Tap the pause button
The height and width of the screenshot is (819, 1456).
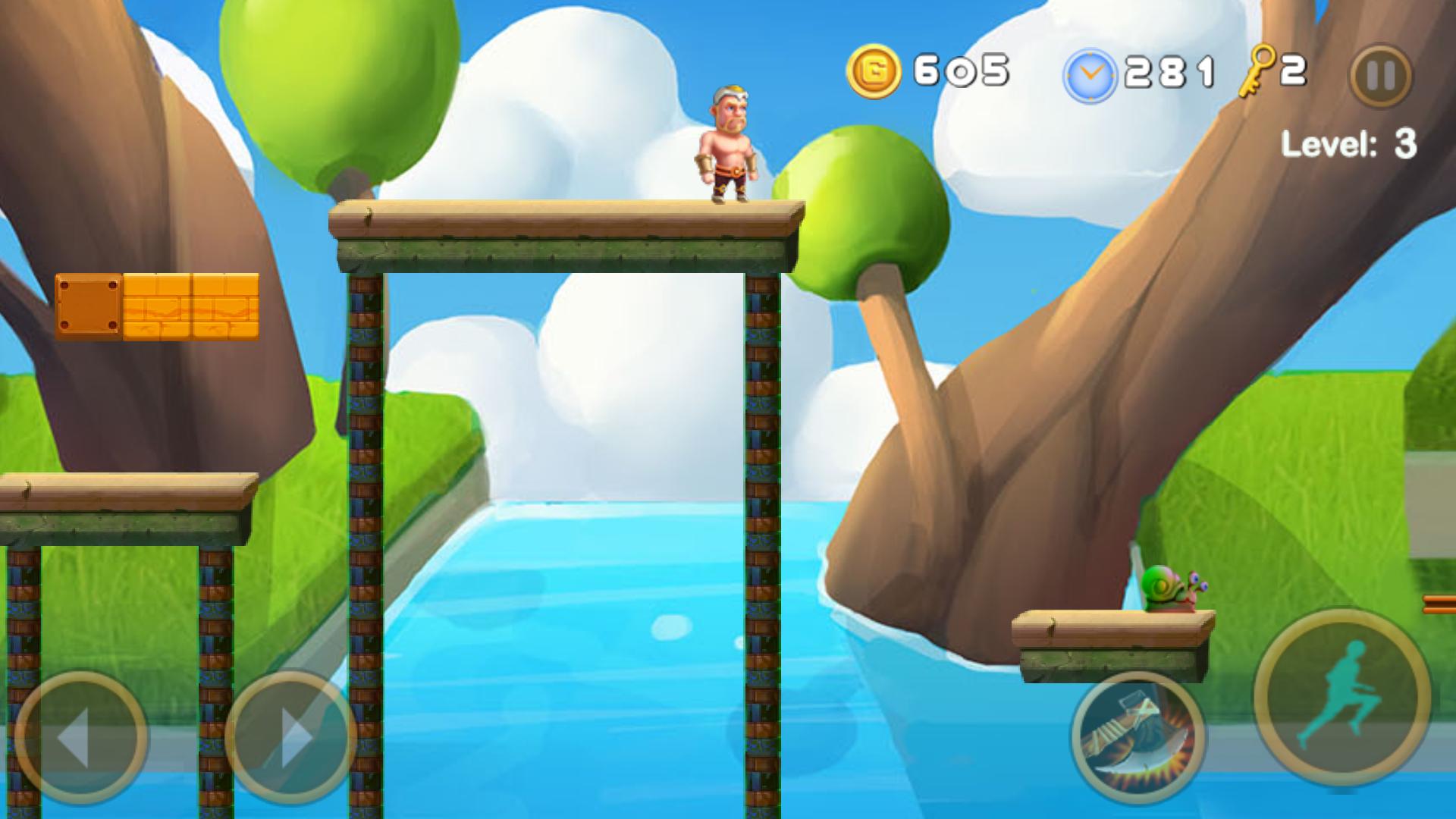1379,76
